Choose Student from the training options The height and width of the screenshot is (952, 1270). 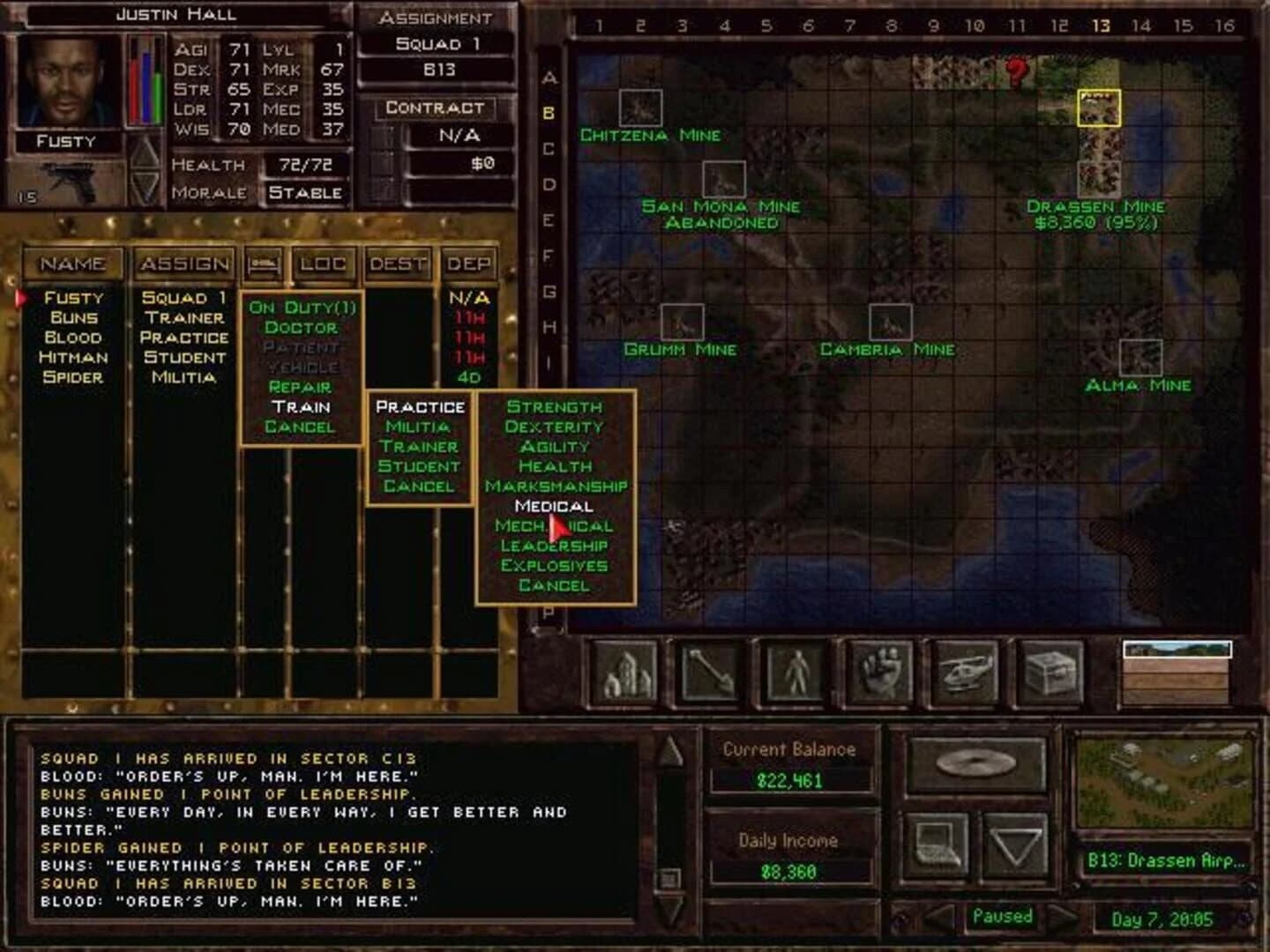(x=419, y=465)
